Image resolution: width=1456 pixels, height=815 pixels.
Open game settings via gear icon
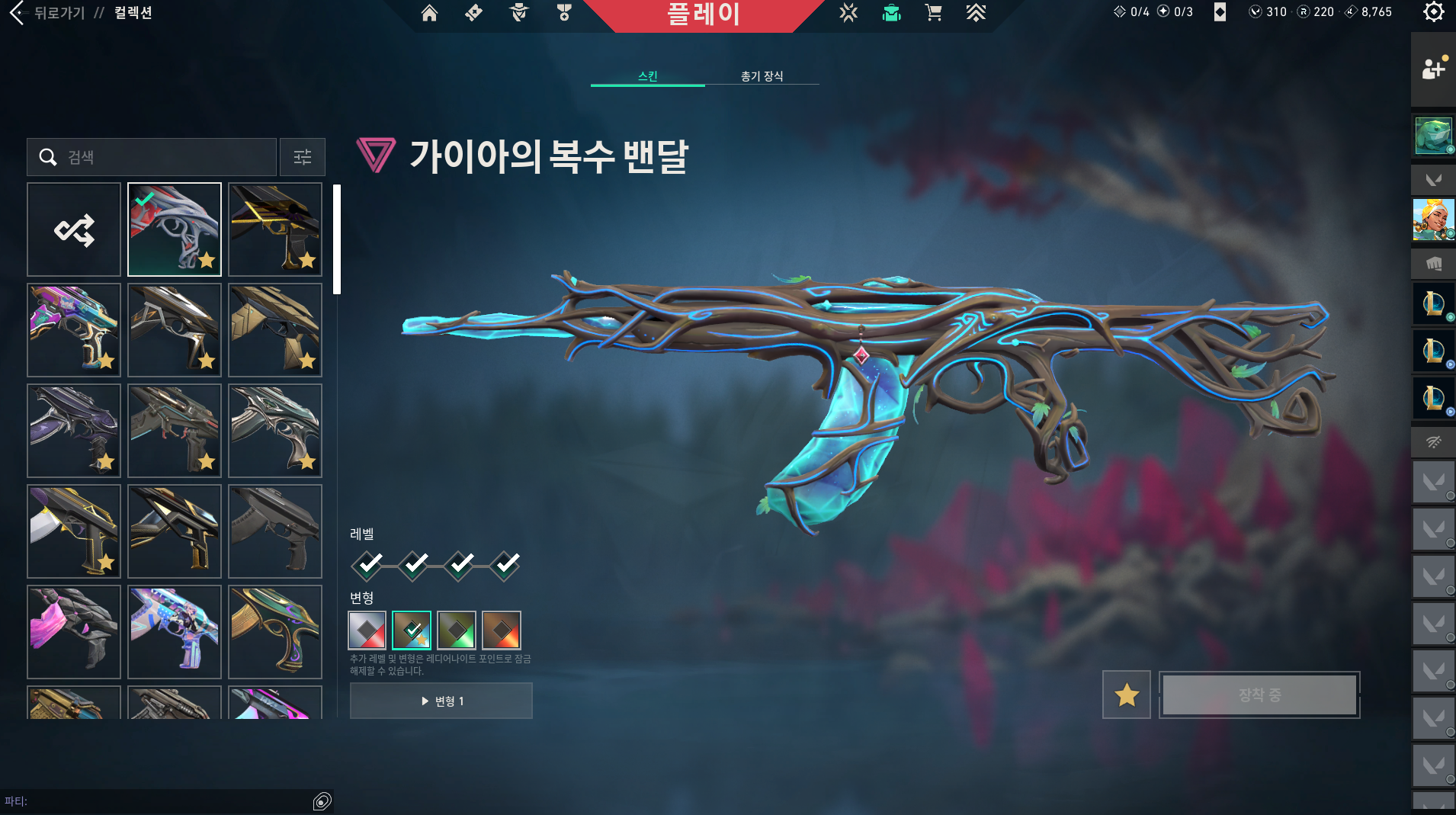pyautogui.click(x=1434, y=13)
